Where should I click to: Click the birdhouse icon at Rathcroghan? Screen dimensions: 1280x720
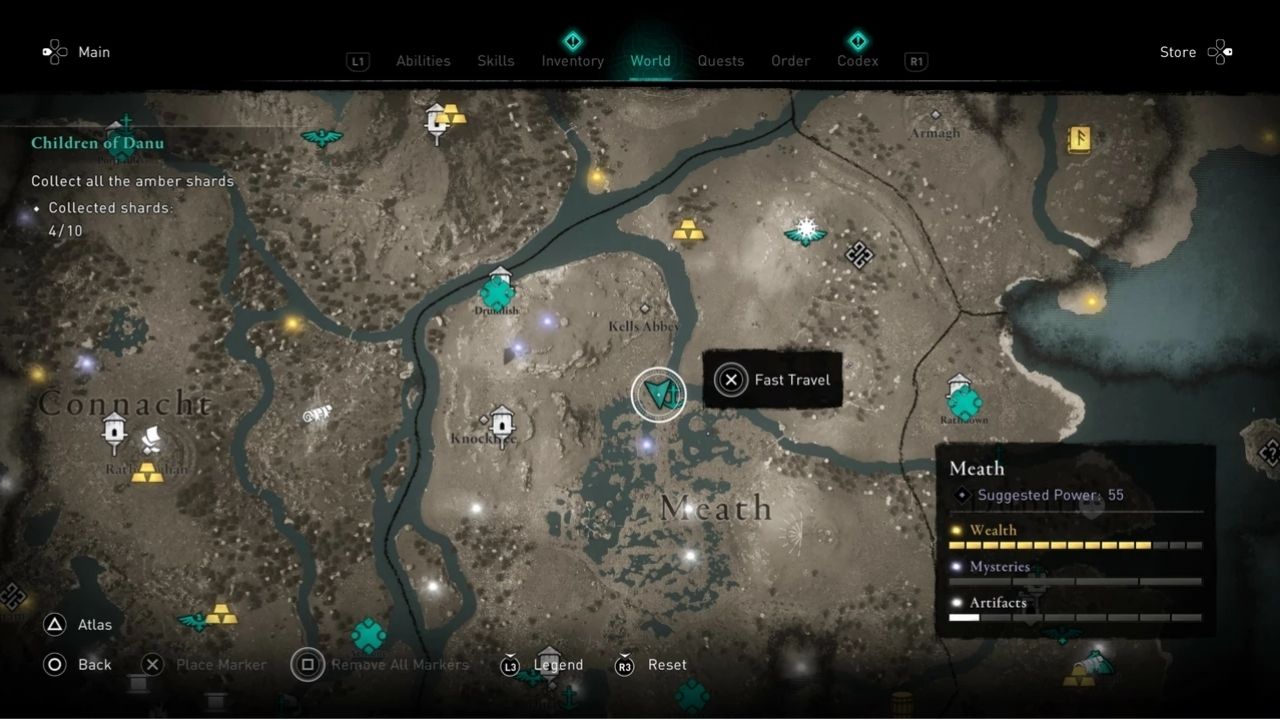114,432
